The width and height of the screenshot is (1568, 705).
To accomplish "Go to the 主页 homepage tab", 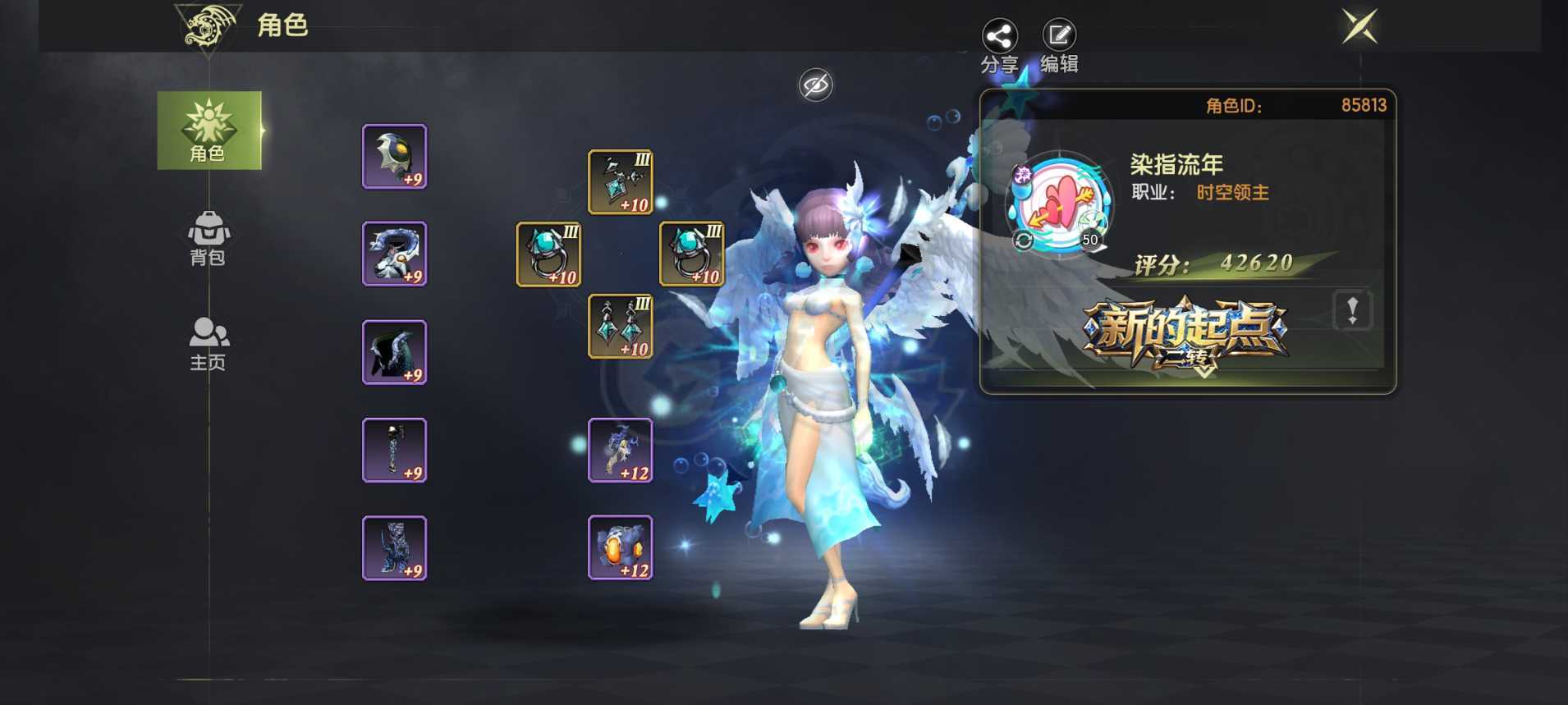I will point(209,344).
